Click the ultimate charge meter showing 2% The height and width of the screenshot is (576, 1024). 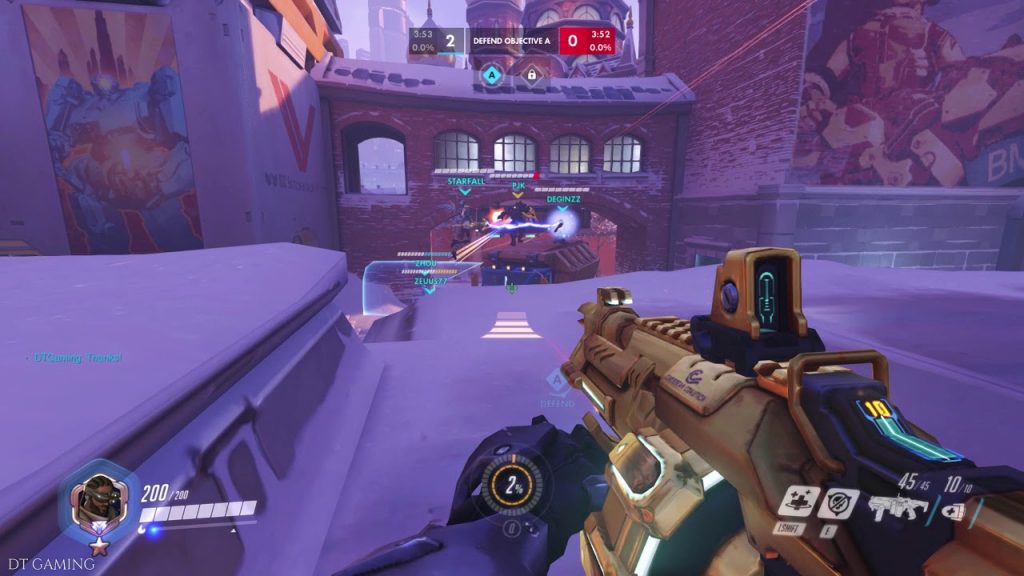click(x=513, y=485)
